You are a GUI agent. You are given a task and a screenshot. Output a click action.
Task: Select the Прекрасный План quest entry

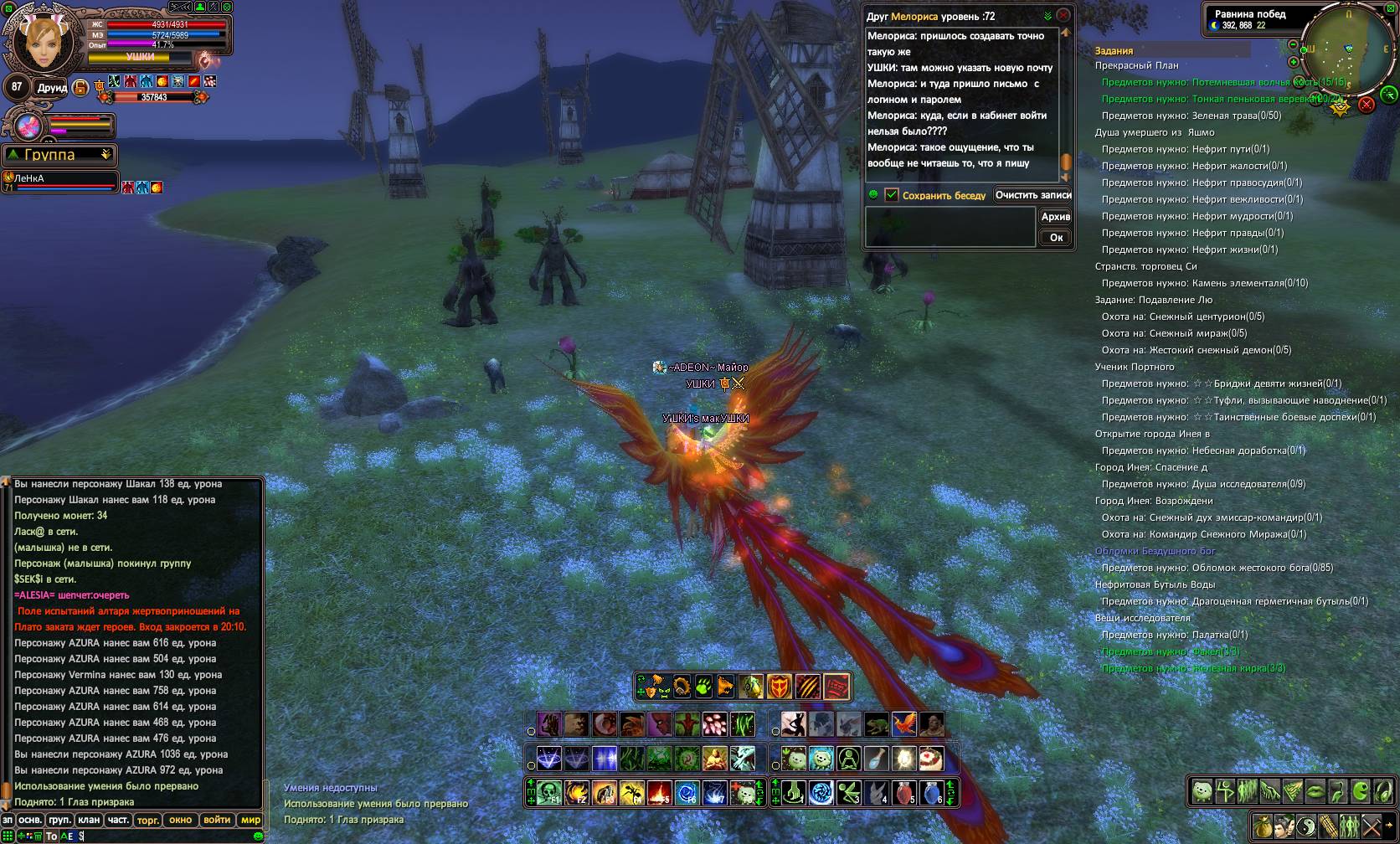[1136, 65]
